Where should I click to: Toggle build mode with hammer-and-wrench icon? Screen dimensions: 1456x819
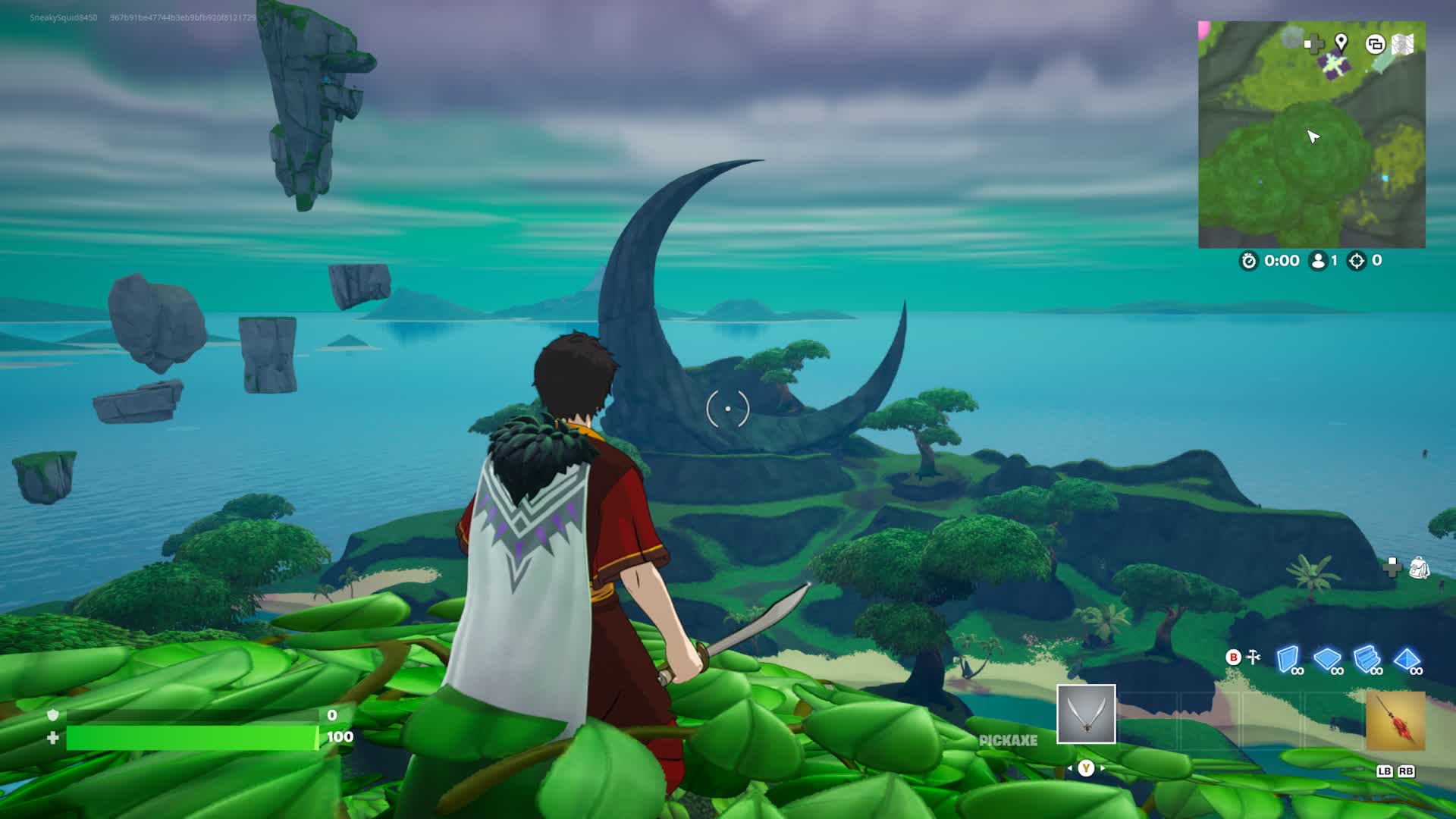[x=1254, y=657]
